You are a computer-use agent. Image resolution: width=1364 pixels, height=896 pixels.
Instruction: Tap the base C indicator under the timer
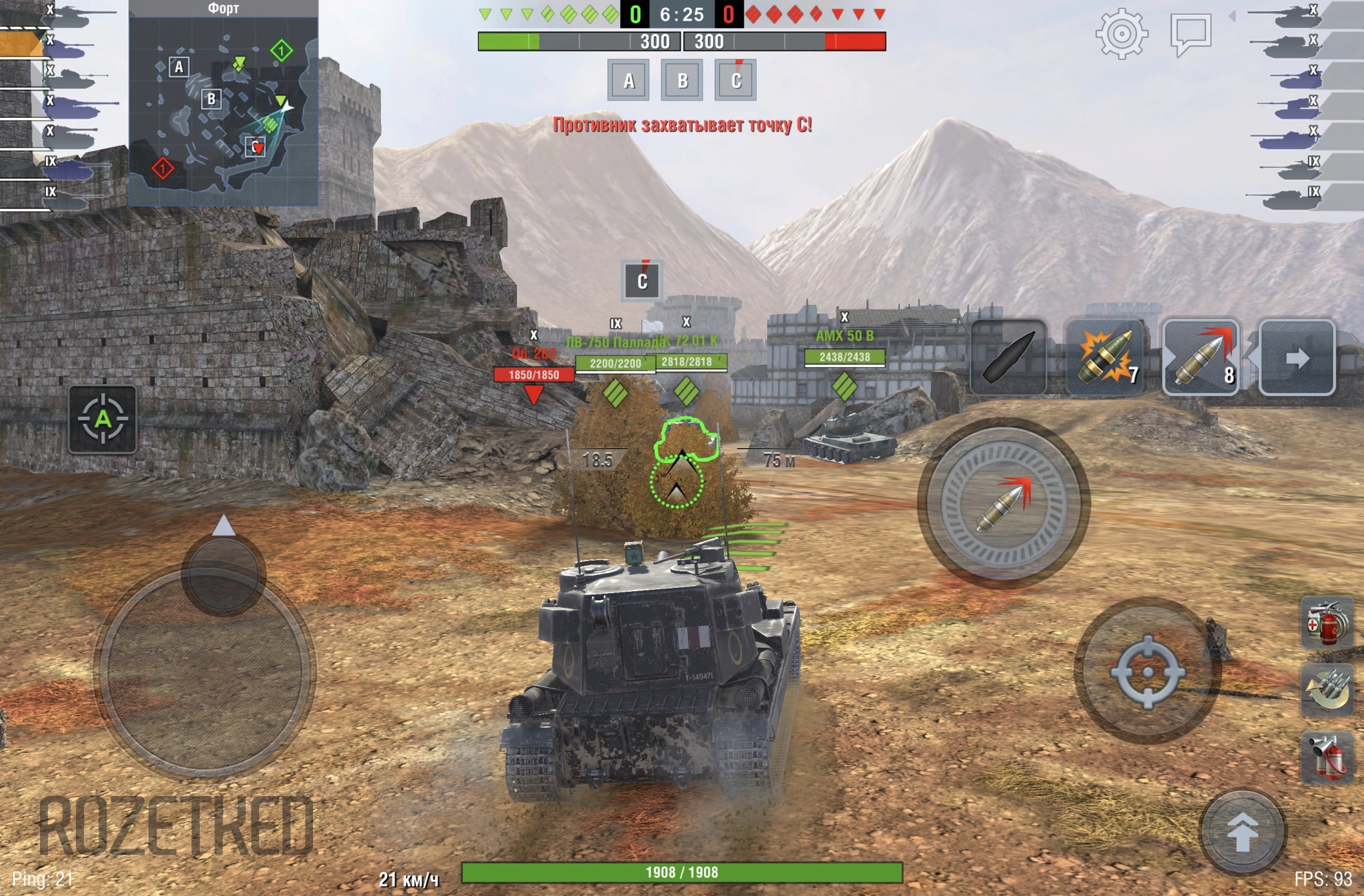pos(735,81)
